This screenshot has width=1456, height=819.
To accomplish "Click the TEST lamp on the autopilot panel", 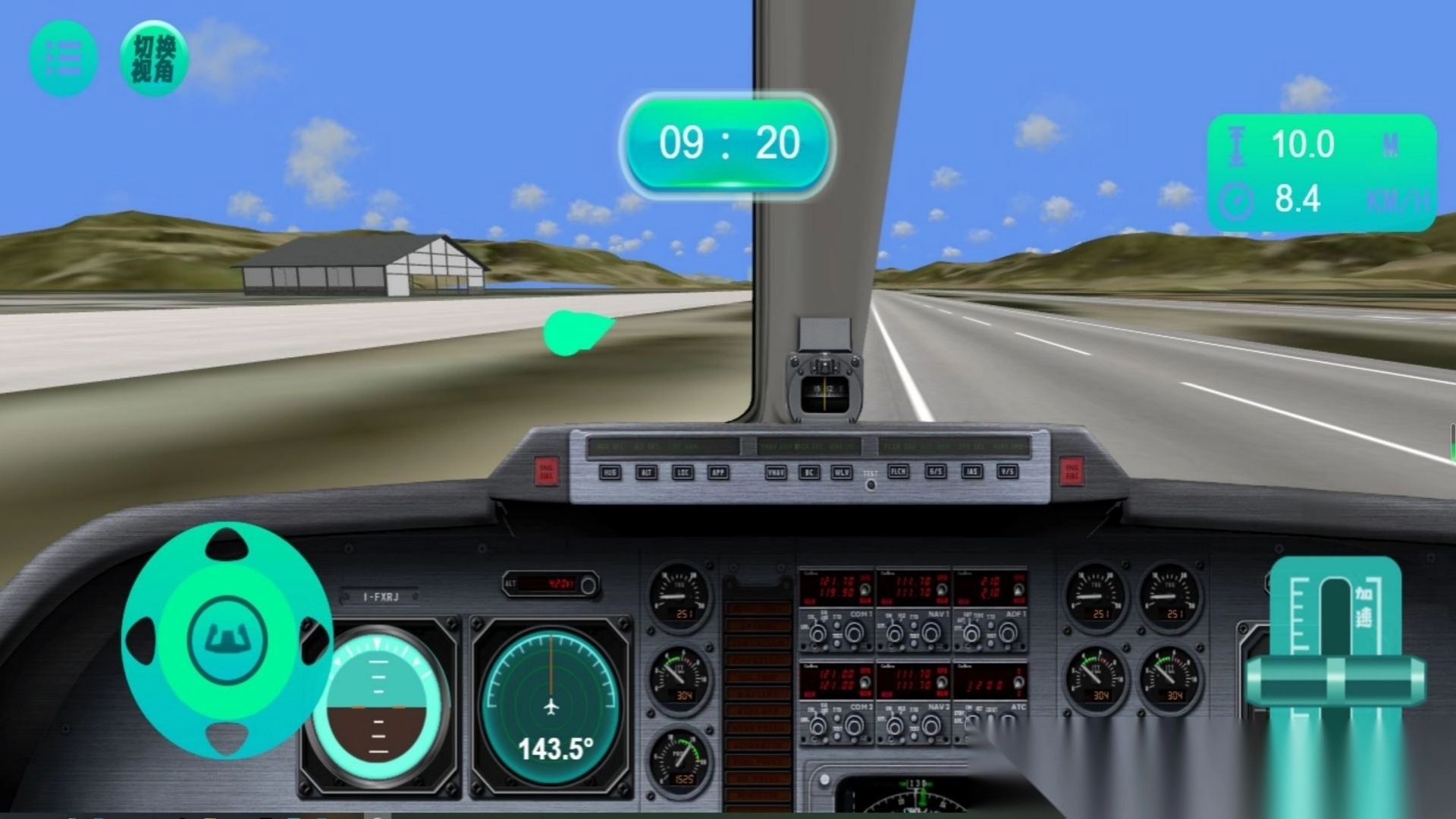I will coord(871,485).
